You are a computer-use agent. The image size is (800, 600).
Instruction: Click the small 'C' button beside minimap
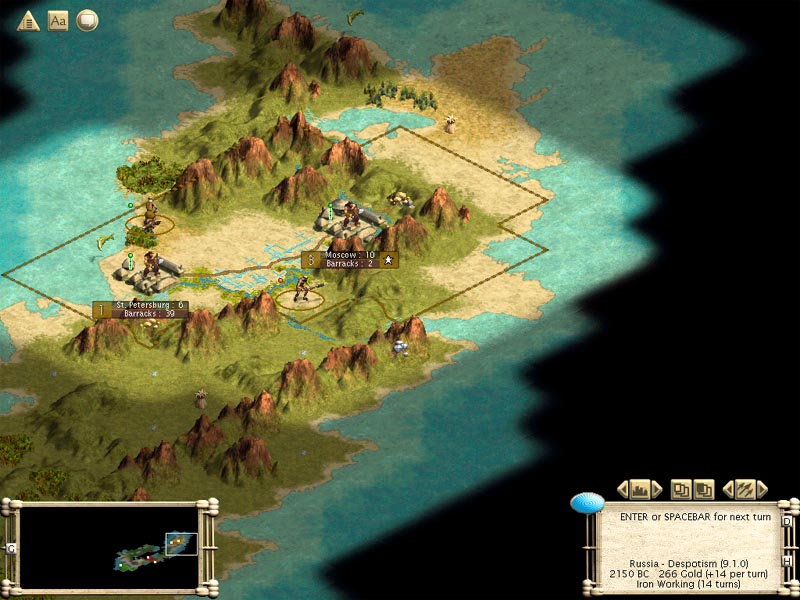(11, 548)
